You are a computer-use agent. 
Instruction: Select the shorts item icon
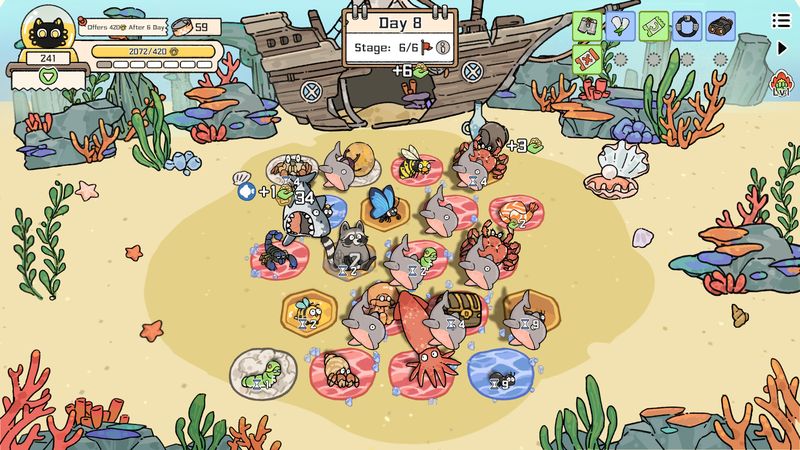[587, 23]
